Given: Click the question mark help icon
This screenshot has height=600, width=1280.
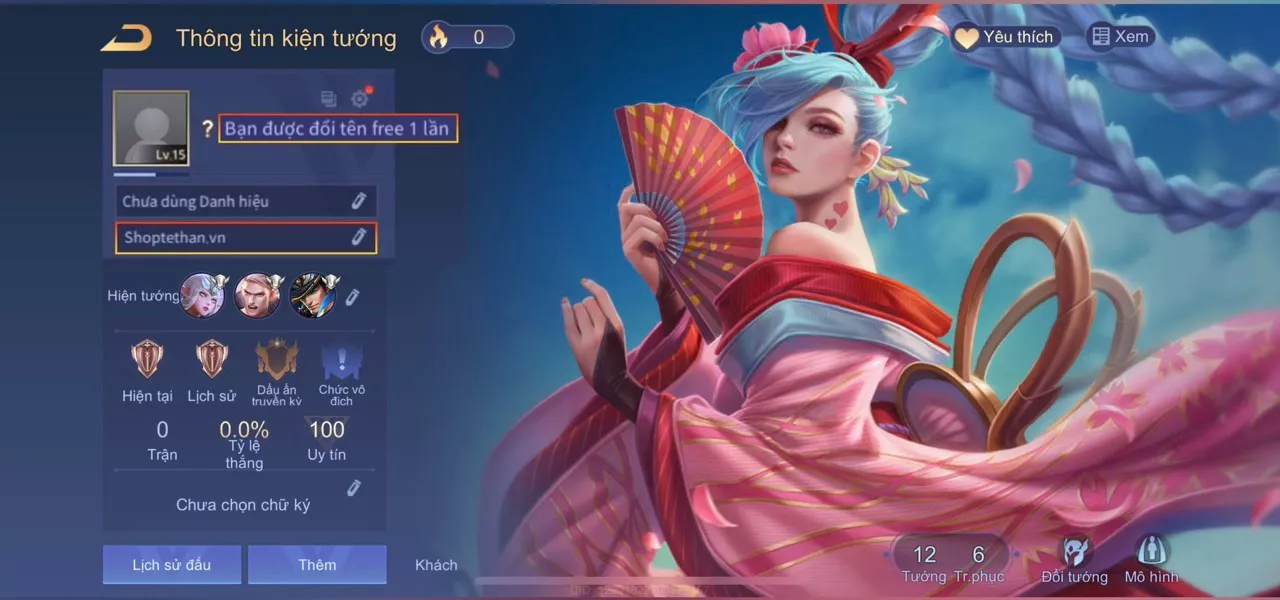Looking at the screenshot, I should [x=207, y=129].
